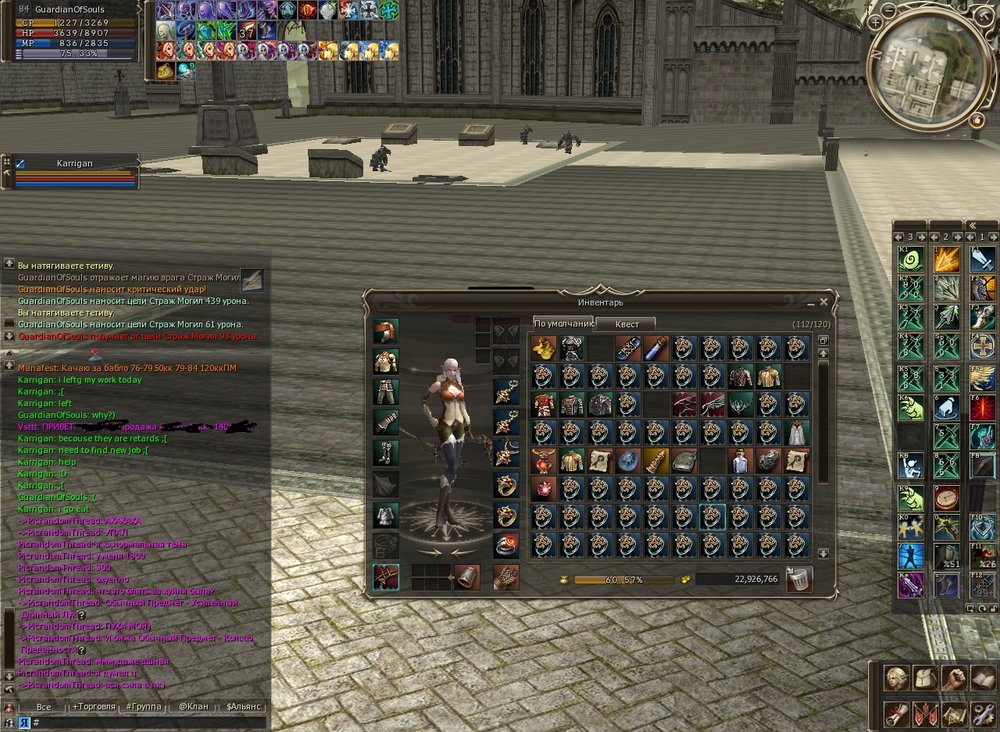
Task: Select the white cloak inventory item
Action: click(797, 432)
